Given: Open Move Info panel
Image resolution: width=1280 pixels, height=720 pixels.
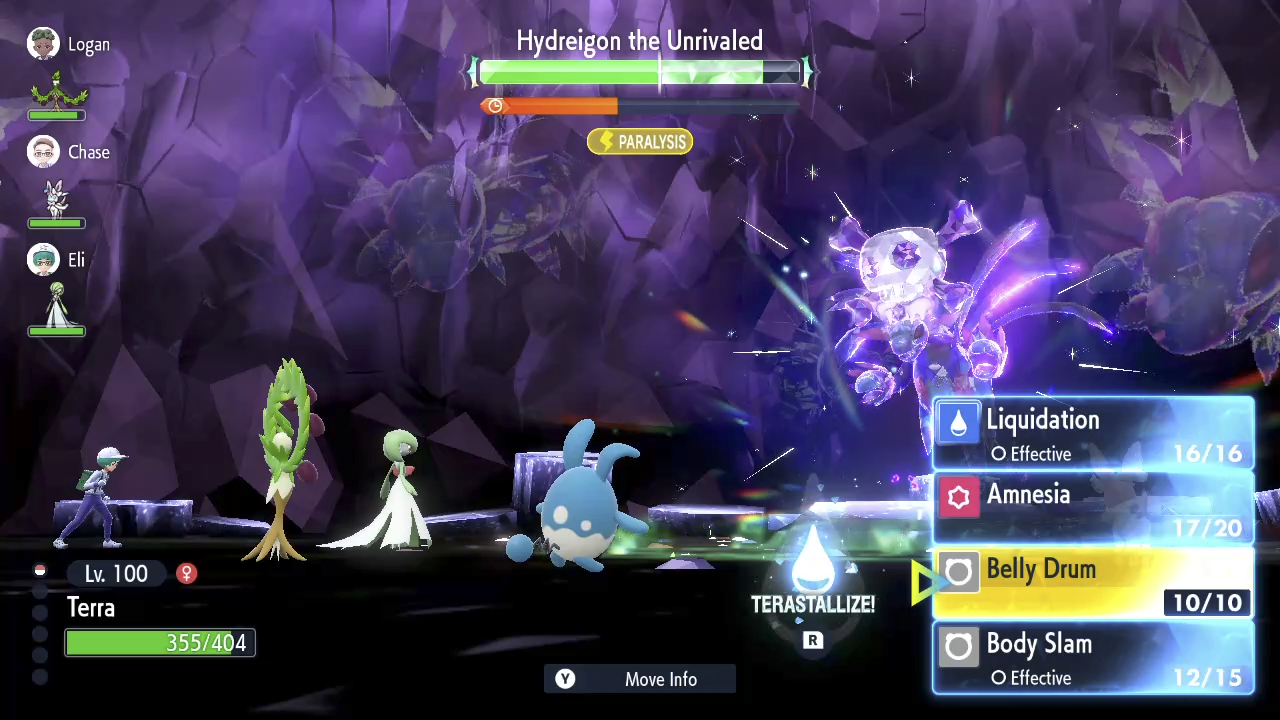Looking at the screenshot, I should 640,679.
